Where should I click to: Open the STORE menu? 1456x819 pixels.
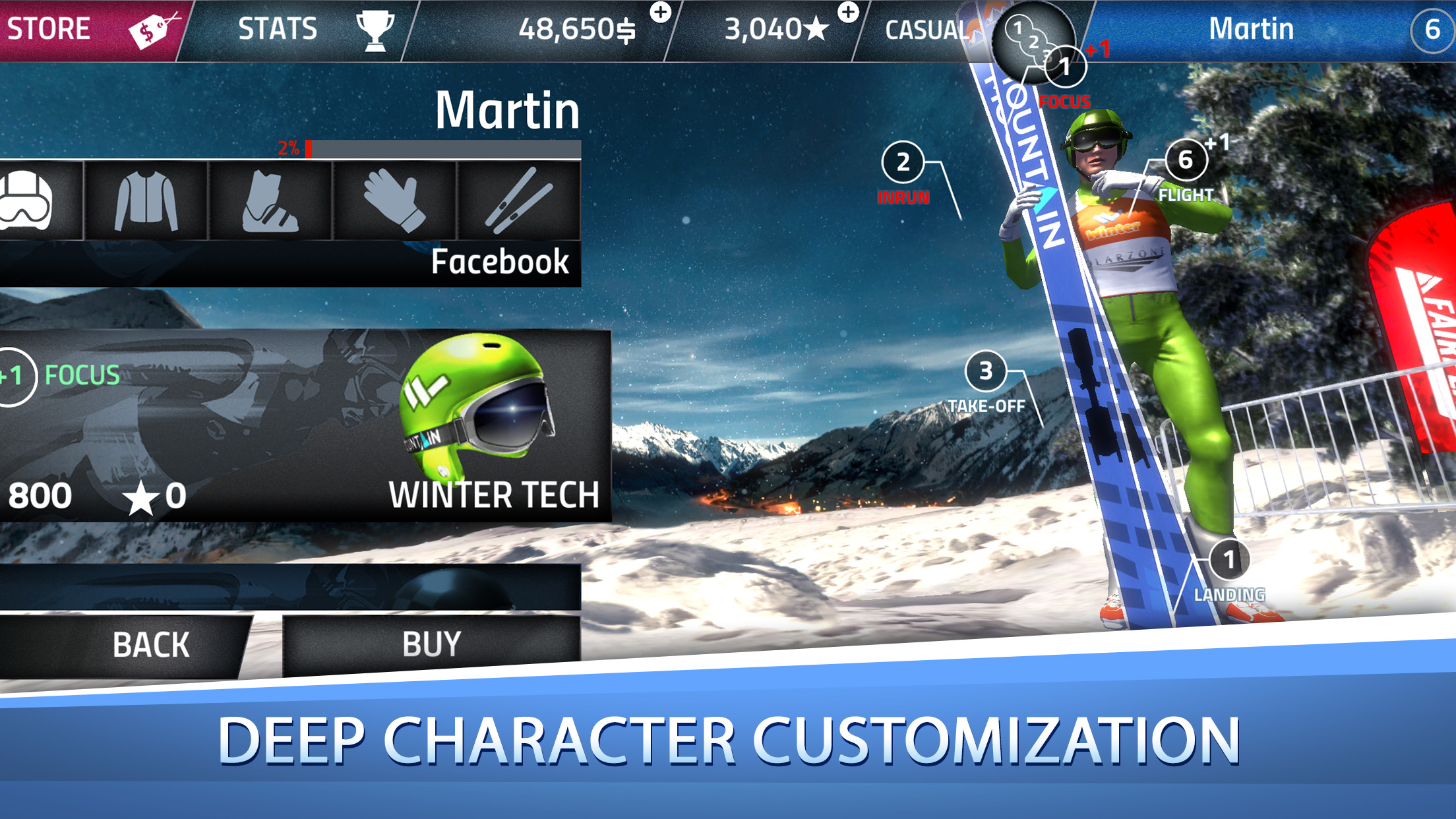89,30
